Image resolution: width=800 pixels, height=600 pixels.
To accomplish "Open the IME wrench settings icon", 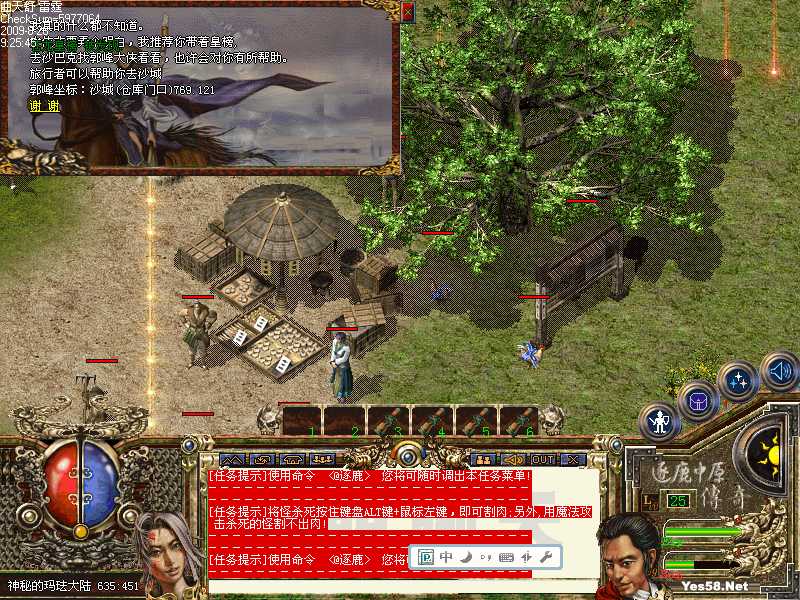I will click(x=546, y=556).
